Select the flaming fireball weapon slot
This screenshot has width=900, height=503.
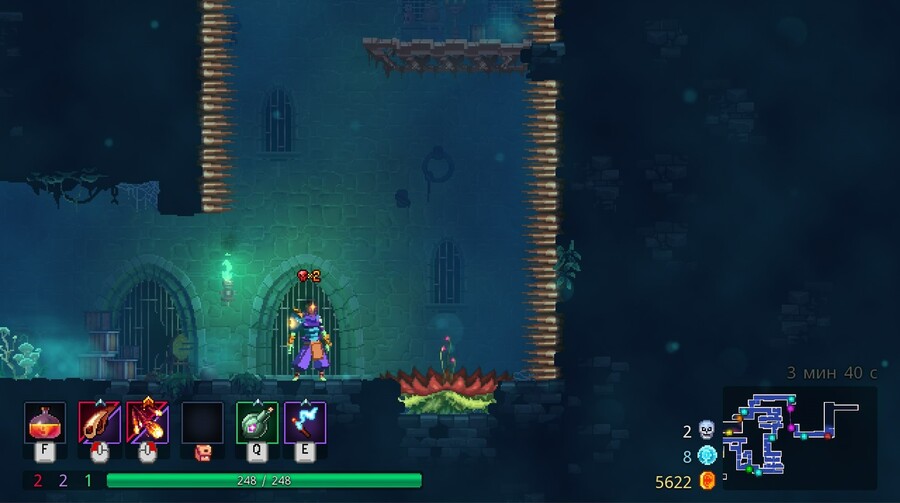pyautogui.click(x=147, y=422)
